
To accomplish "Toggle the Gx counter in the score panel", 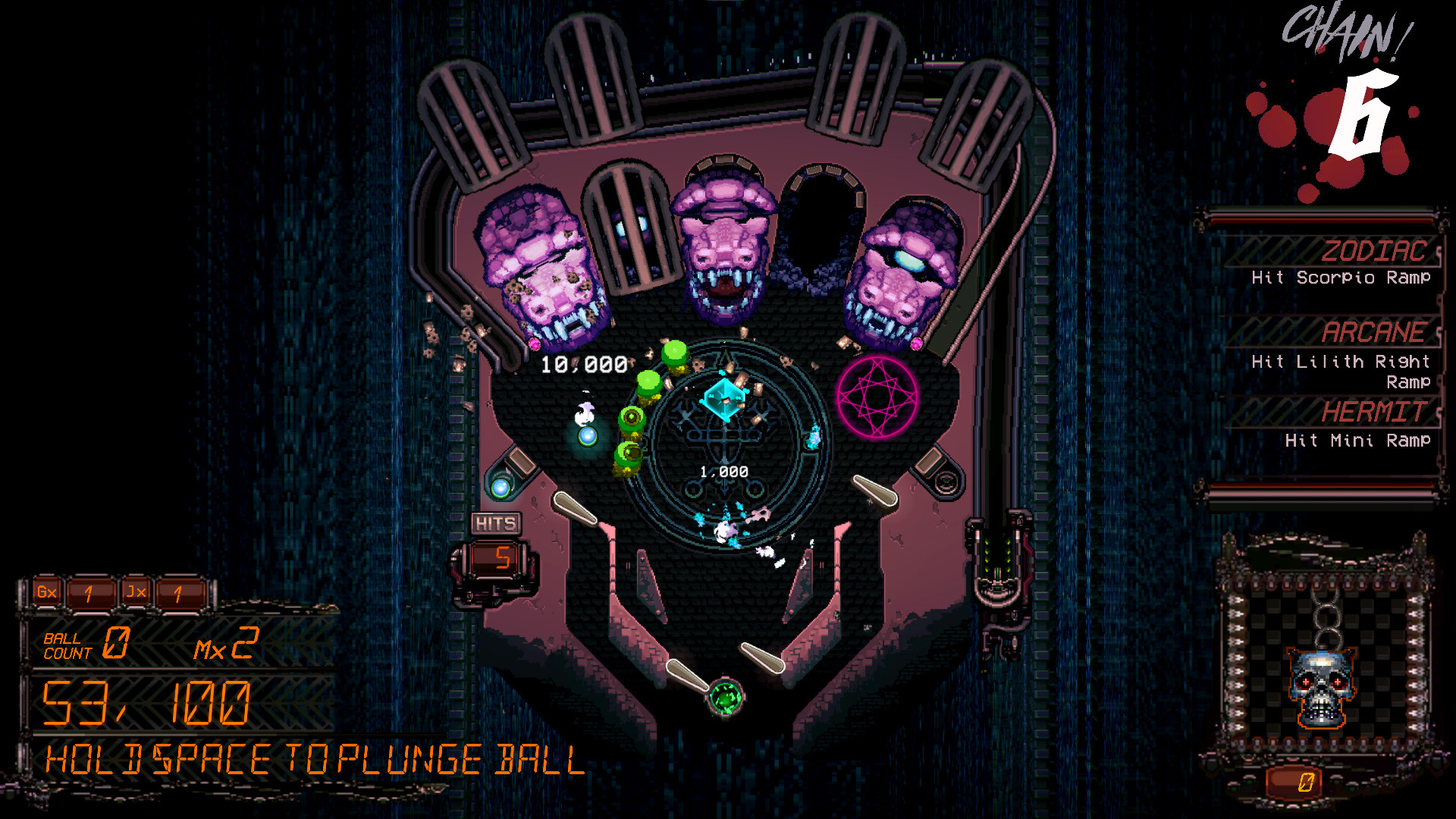I will pos(45,591).
